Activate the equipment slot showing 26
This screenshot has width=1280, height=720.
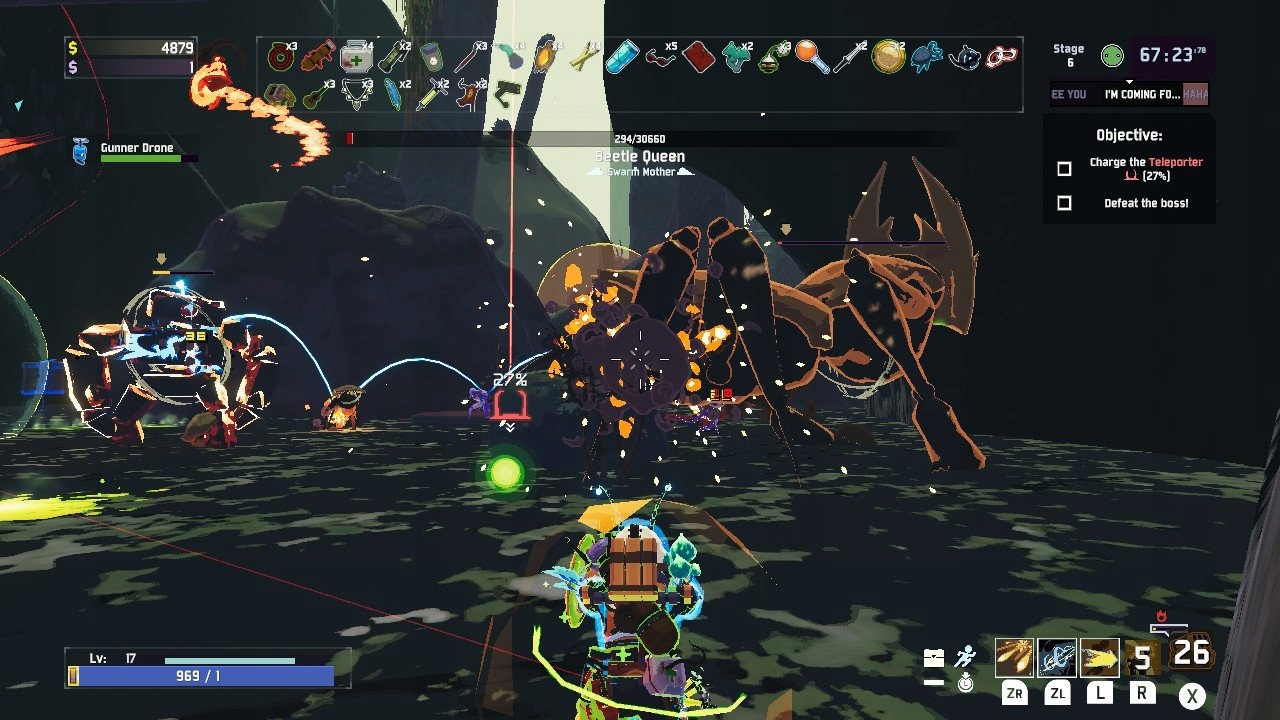point(1190,652)
